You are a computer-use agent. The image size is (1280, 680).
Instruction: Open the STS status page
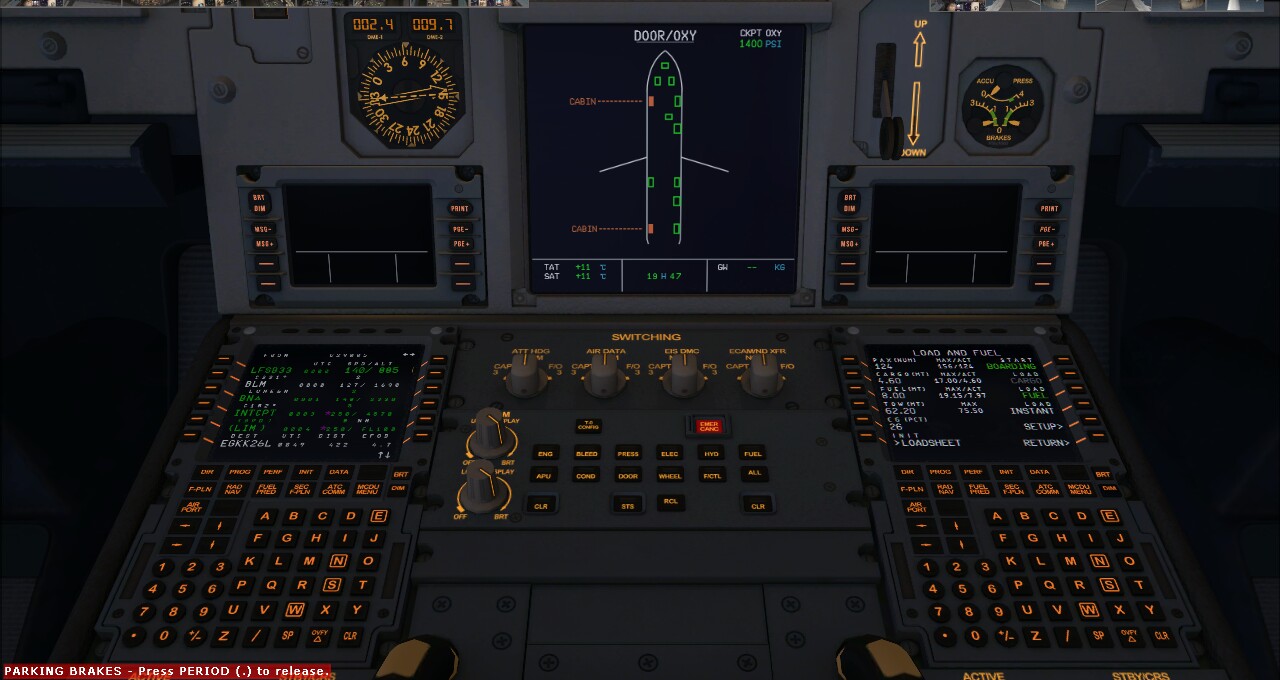628,506
